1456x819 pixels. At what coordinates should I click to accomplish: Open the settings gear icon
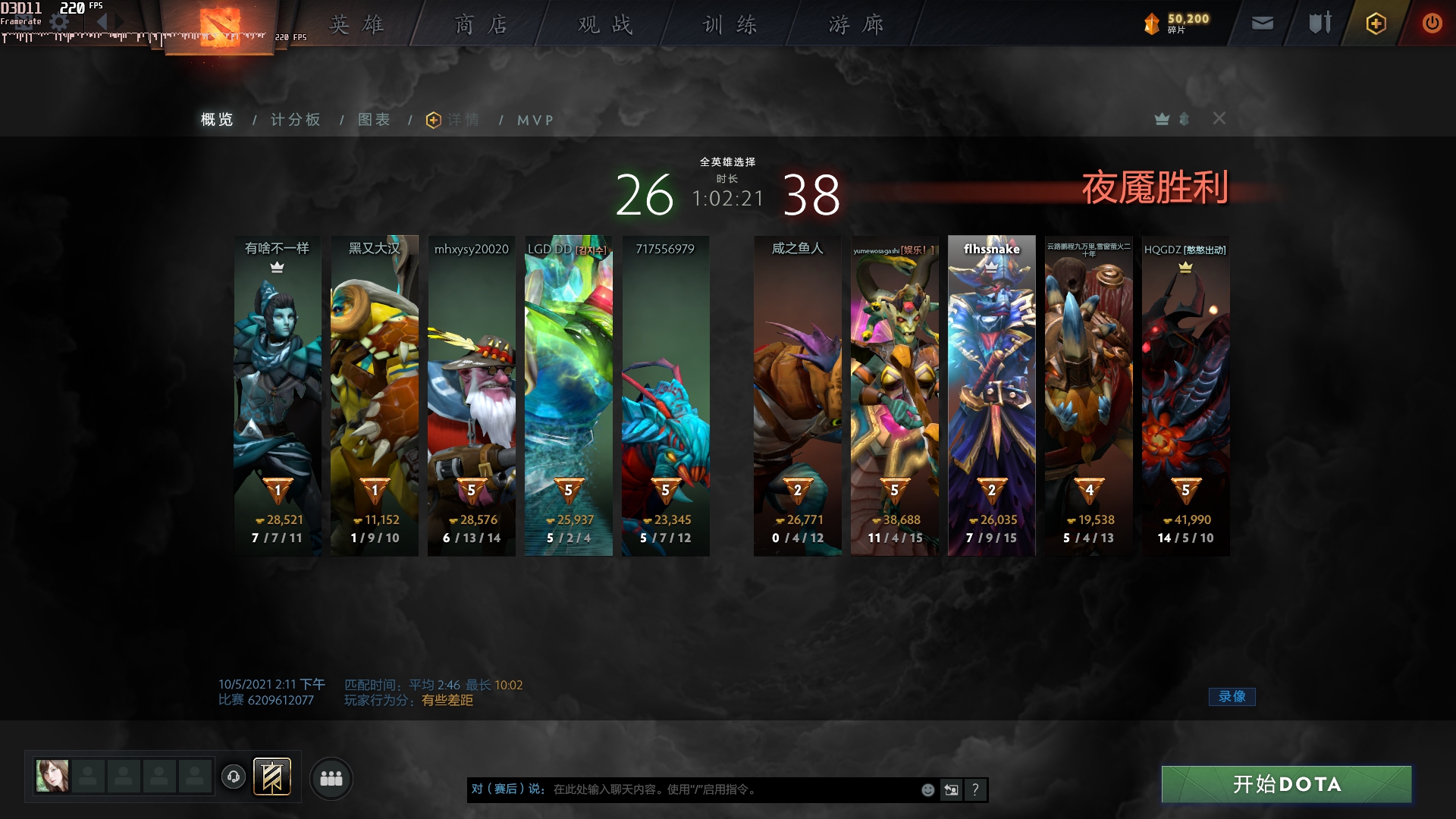pyautogui.click(x=59, y=23)
